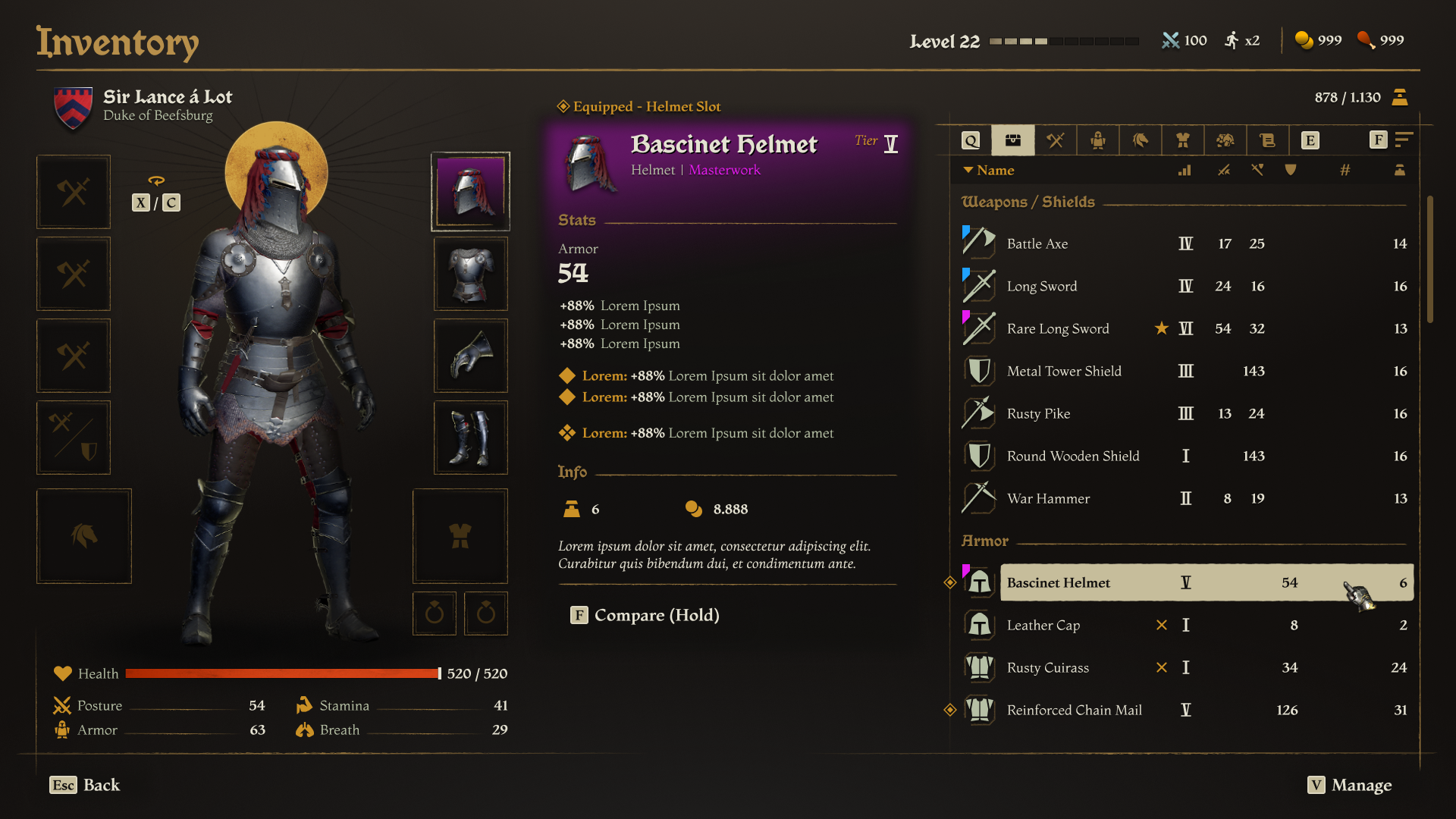Switch to the crossed weapons category tab

tap(1056, 140)
